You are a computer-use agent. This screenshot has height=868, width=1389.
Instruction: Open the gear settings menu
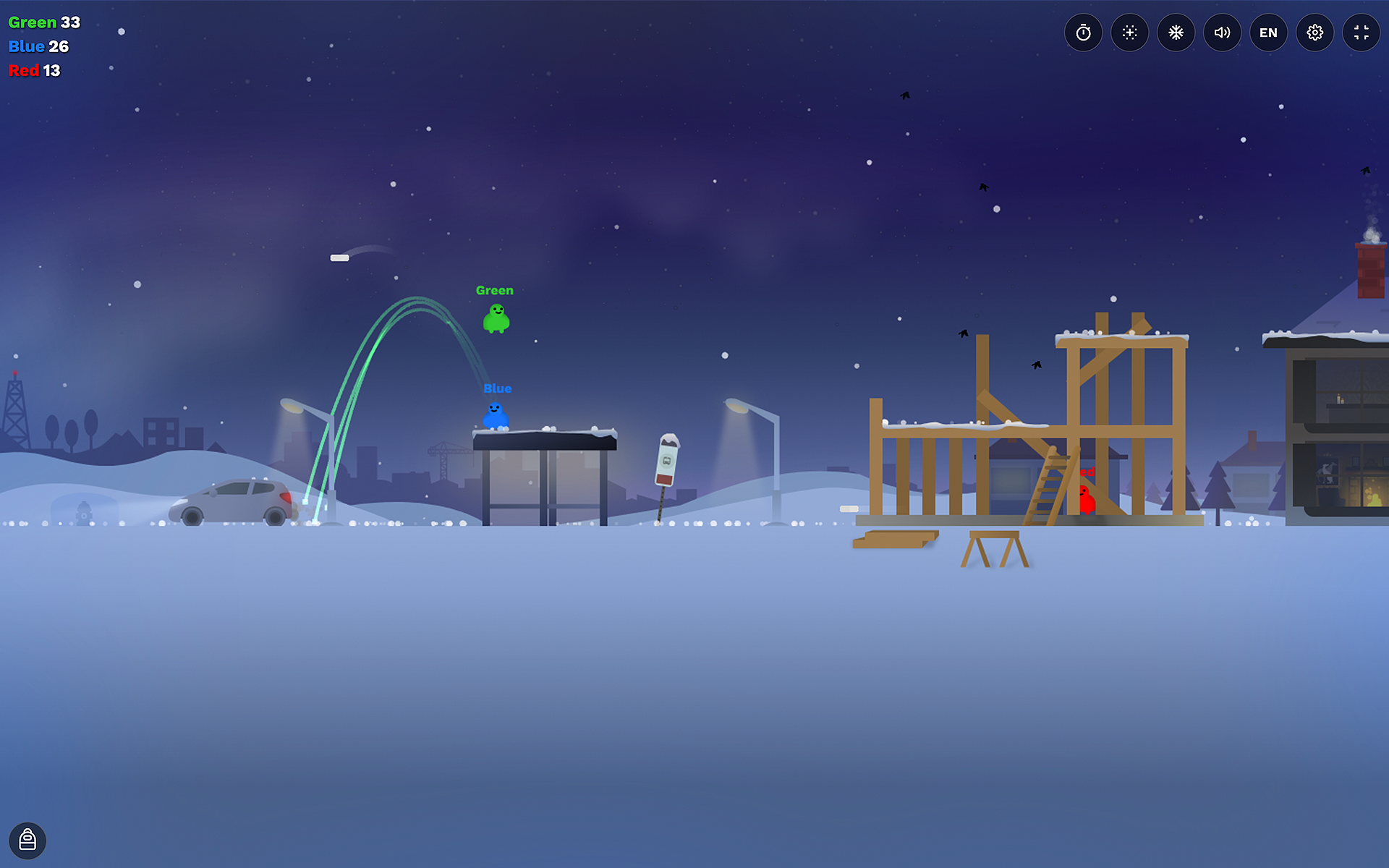pyautogui.click(x=1314, y=33)
